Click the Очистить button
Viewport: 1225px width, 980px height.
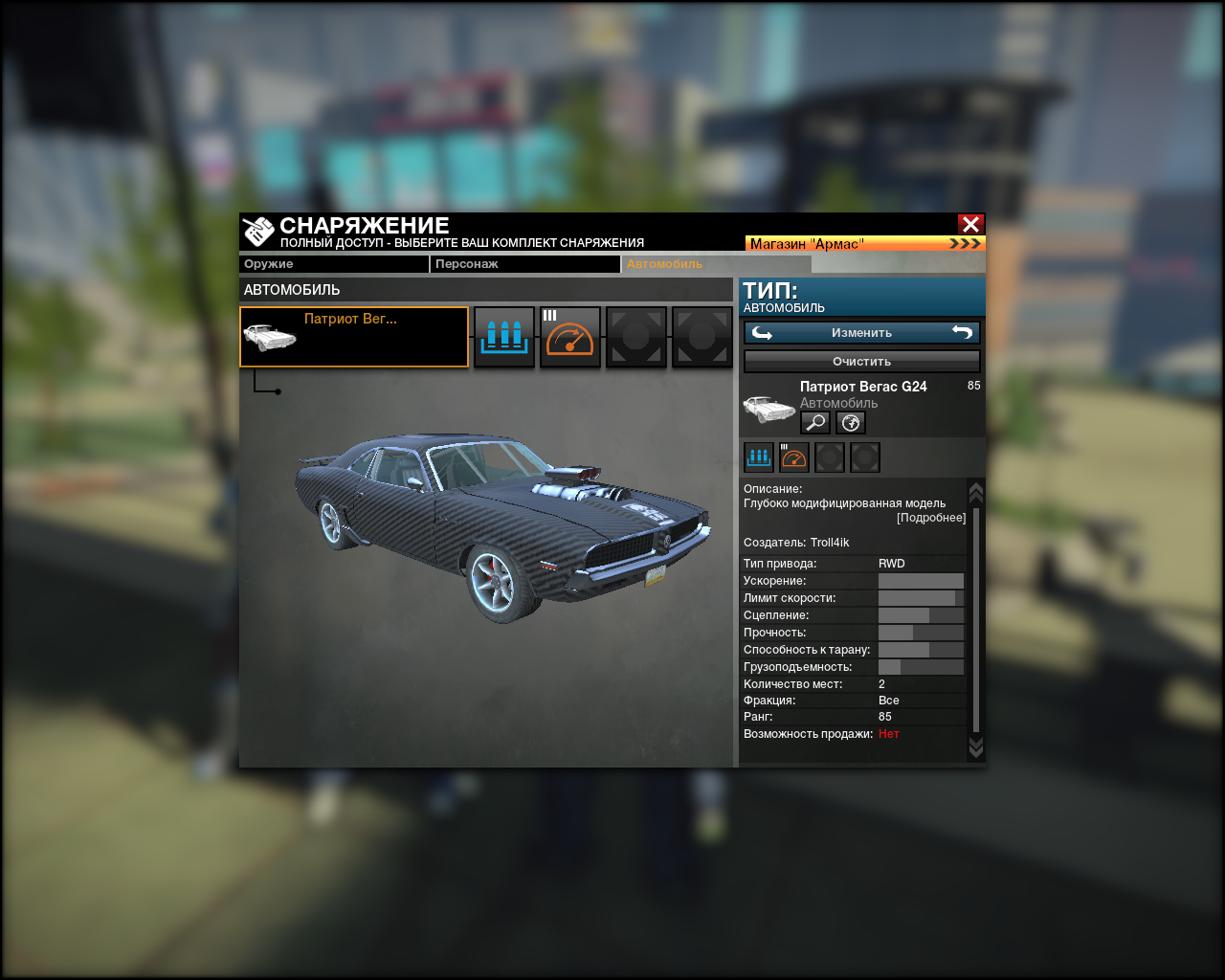861,362
